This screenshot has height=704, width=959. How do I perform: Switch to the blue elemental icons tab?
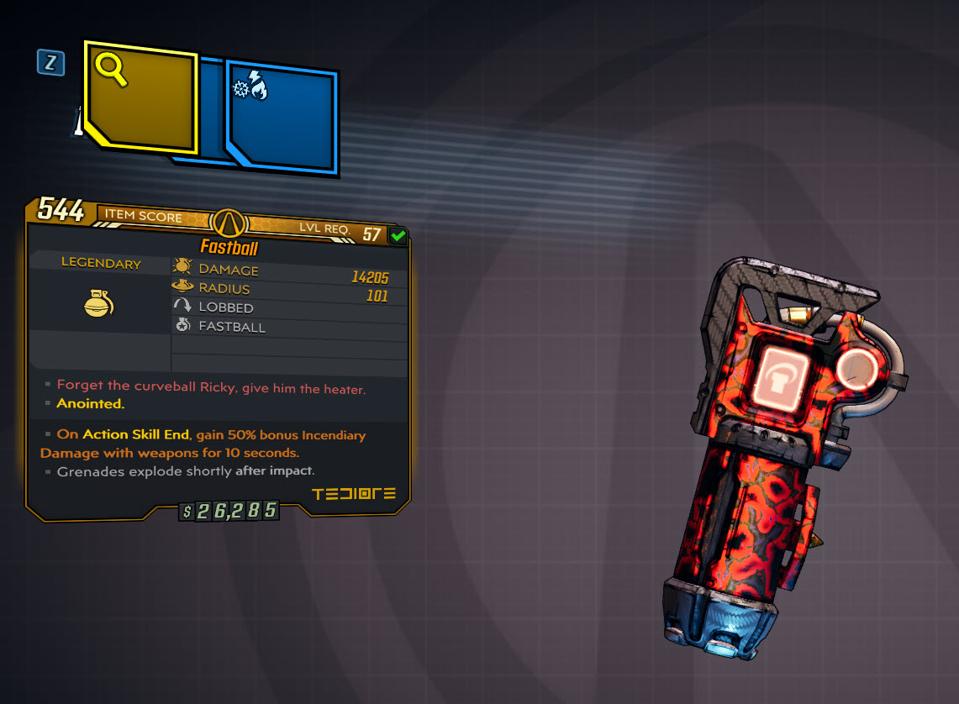282,115
